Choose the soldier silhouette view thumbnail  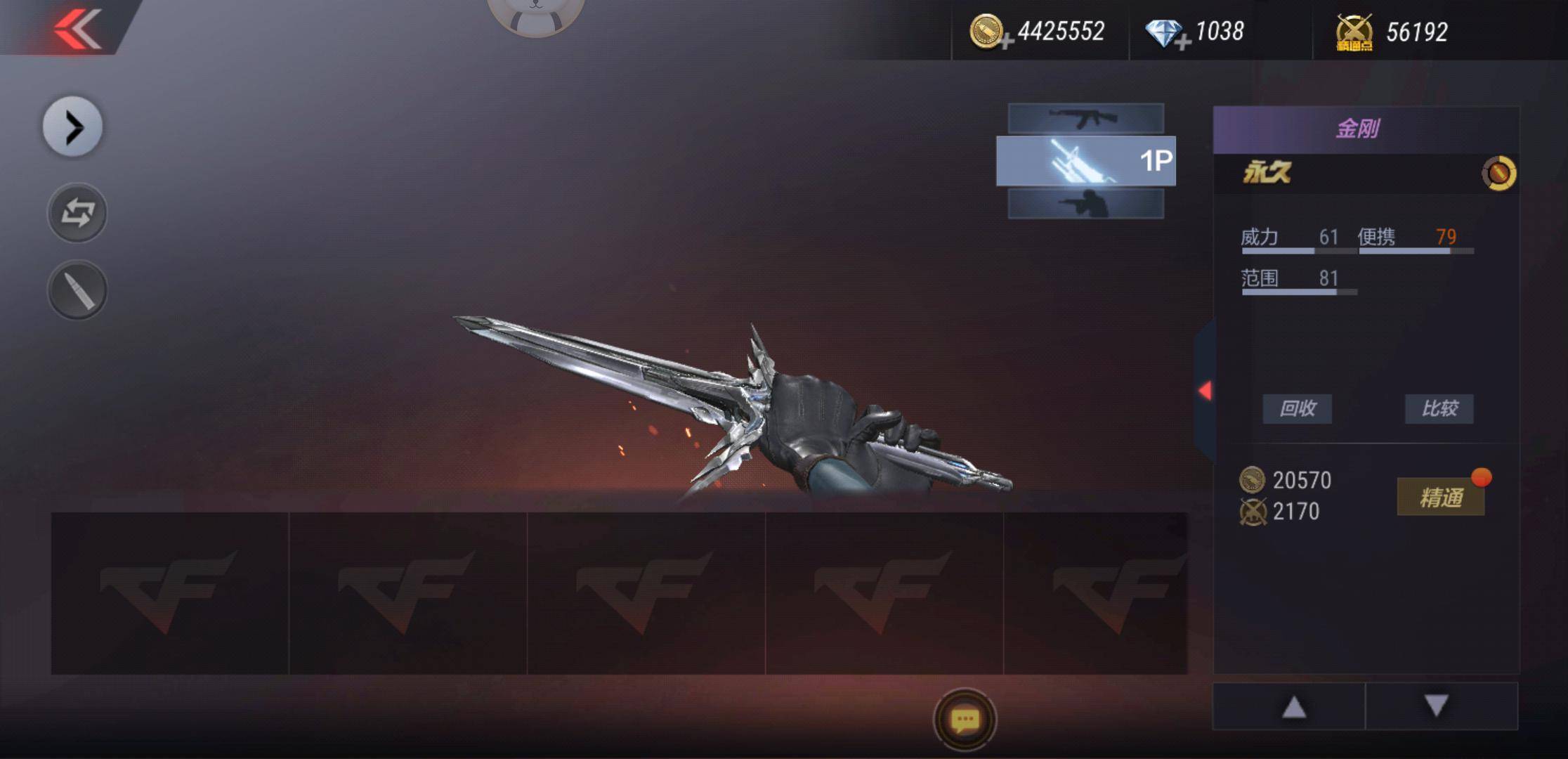click(1085, 204)
